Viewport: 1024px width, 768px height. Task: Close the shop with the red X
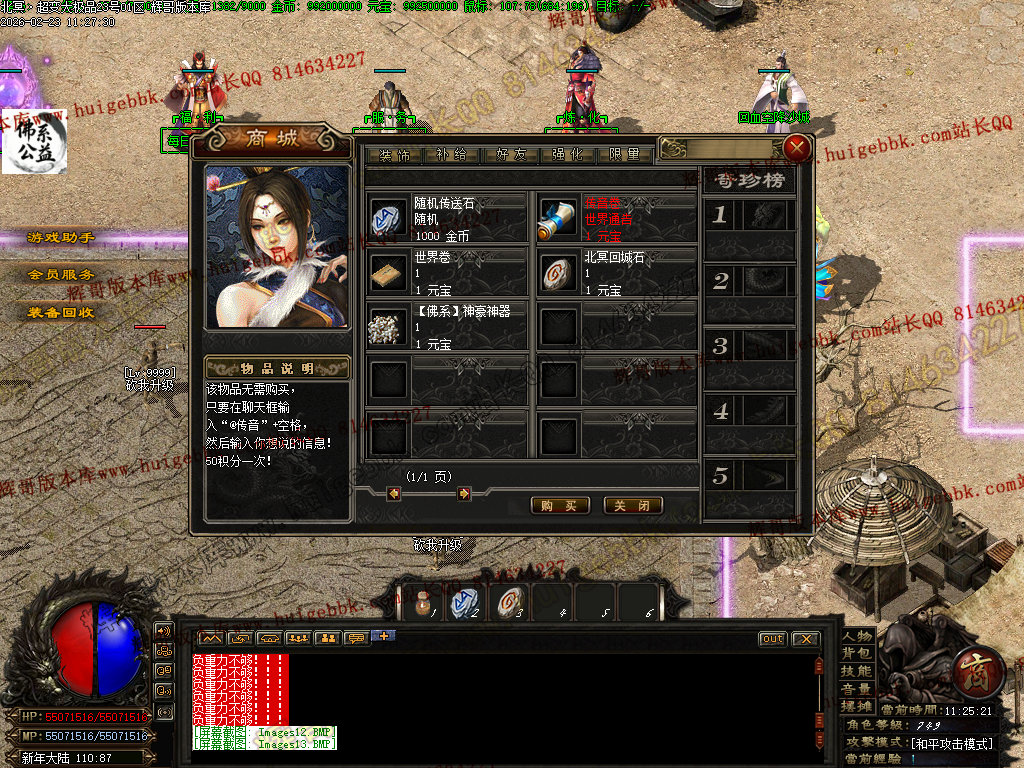pos(797,149)
